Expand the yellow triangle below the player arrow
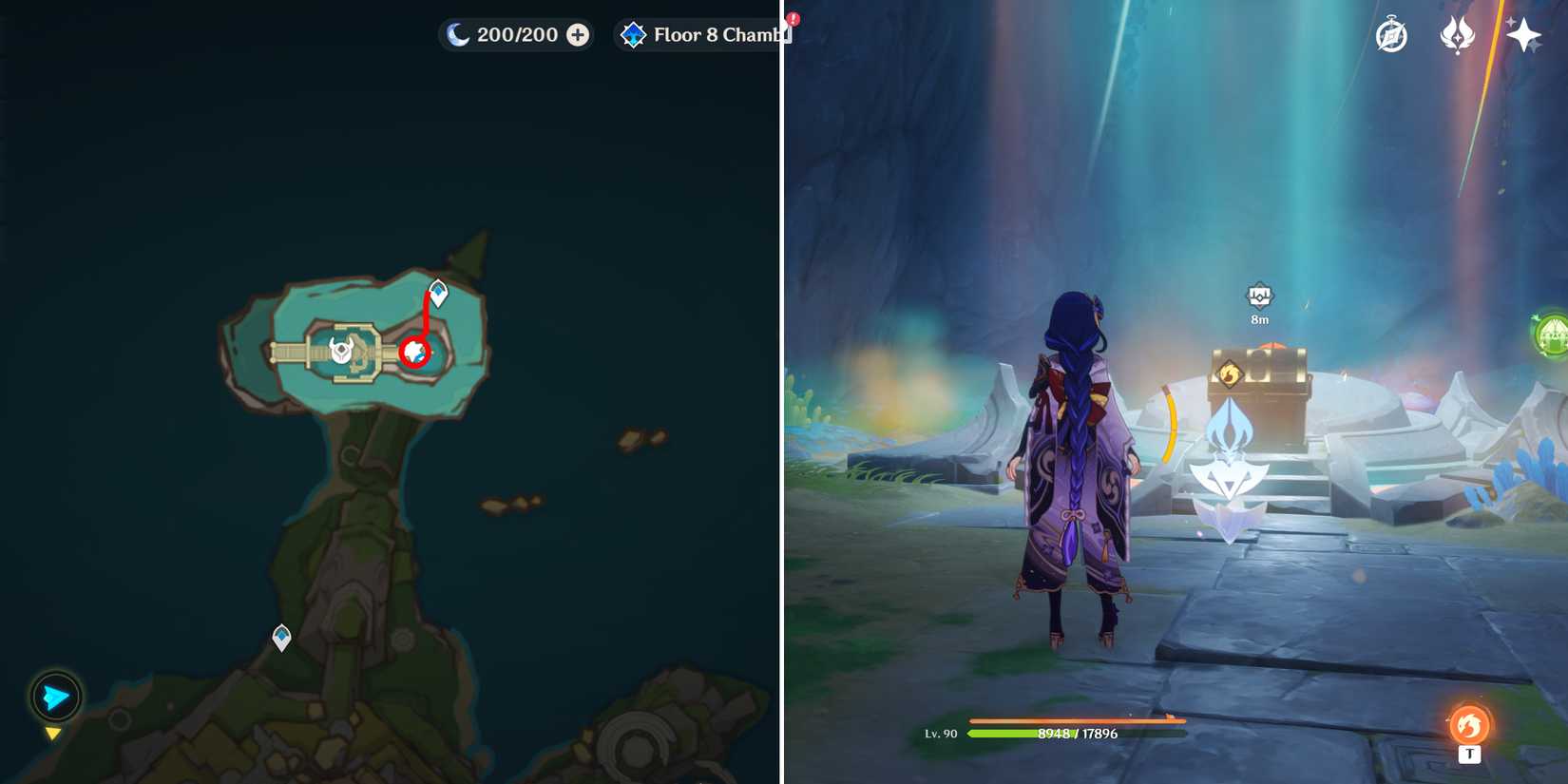Image resolution: width=1568 pixels, height=784 pixels. (x=54, y=733)
